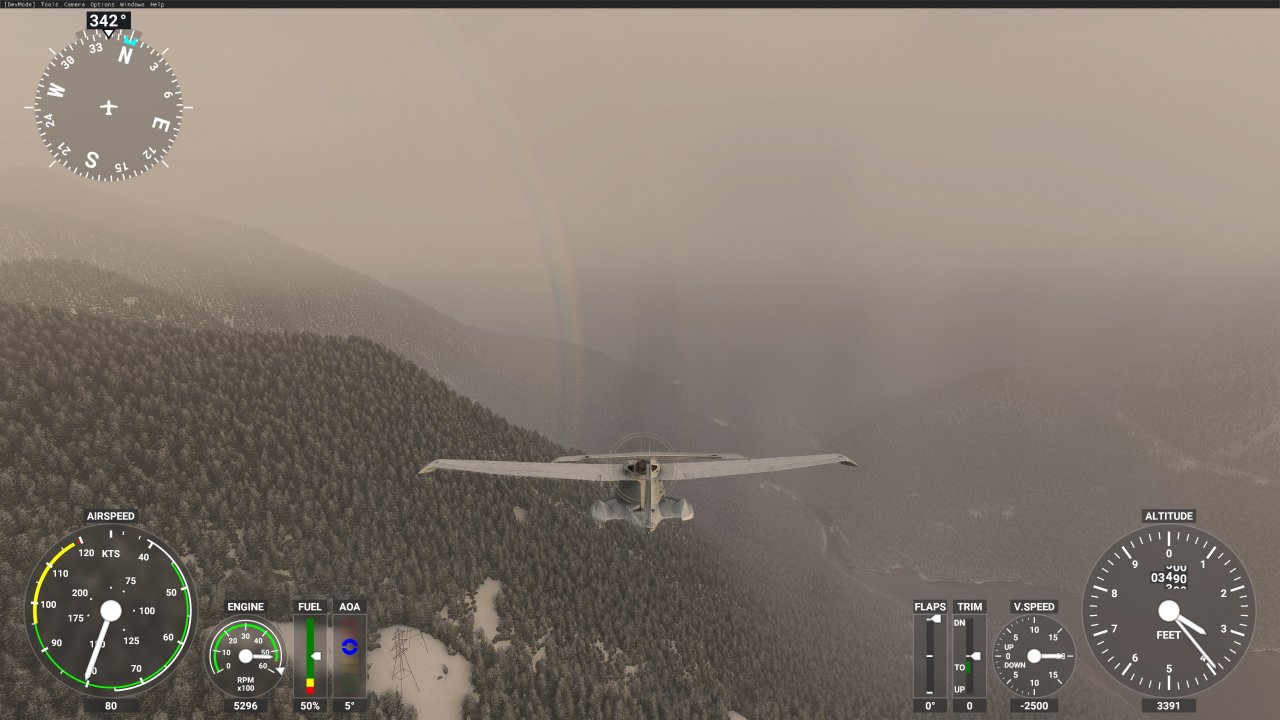The height and width of the screenshot is (720, 1280).
Task: Click the flaps value reading 0°
Action: [x=928, y=705]
